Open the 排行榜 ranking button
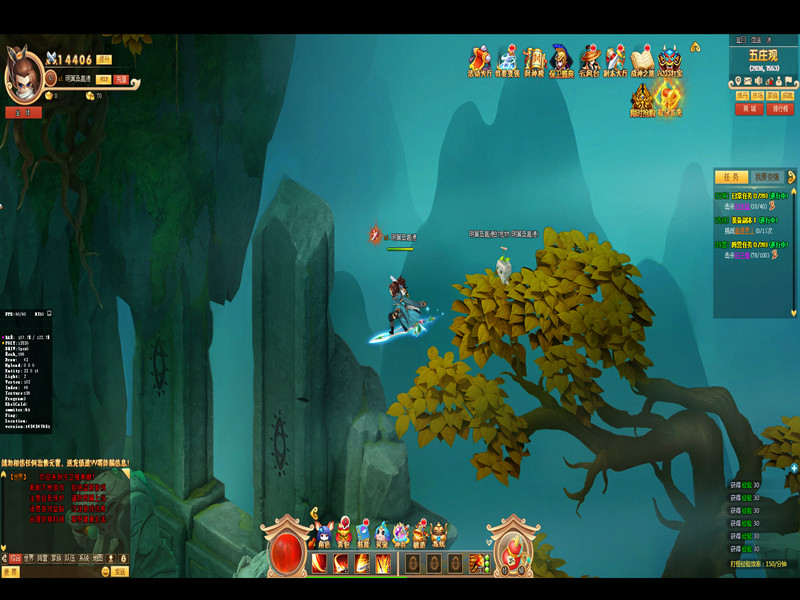The height and width of the screenshot is (600, 800). pyautogui.click(x=780, y=109)
